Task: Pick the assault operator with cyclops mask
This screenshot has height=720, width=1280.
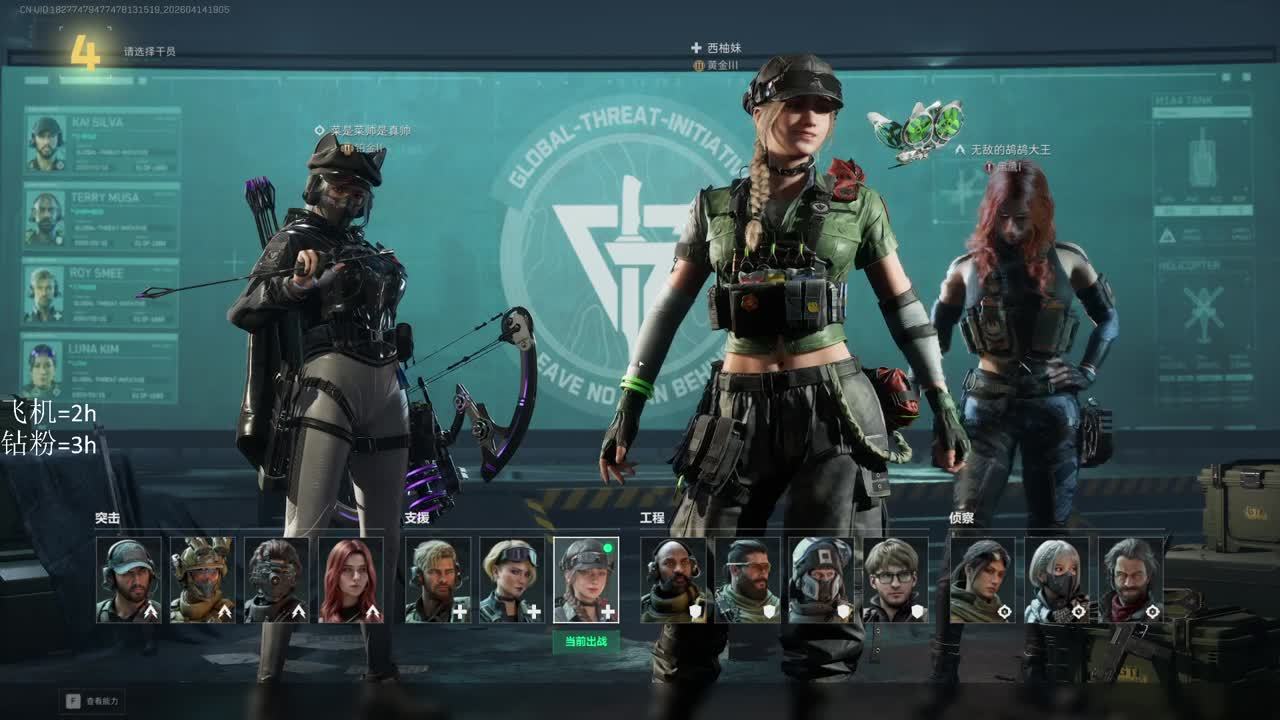Action: point(277,580)
